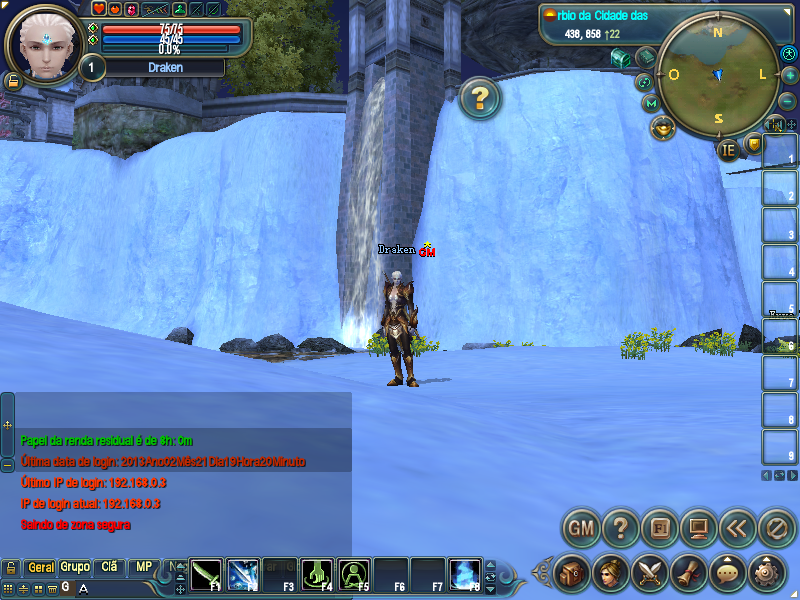Open the gear system settings button
Viewport: 800px width, 600px height.
(767, 572)
